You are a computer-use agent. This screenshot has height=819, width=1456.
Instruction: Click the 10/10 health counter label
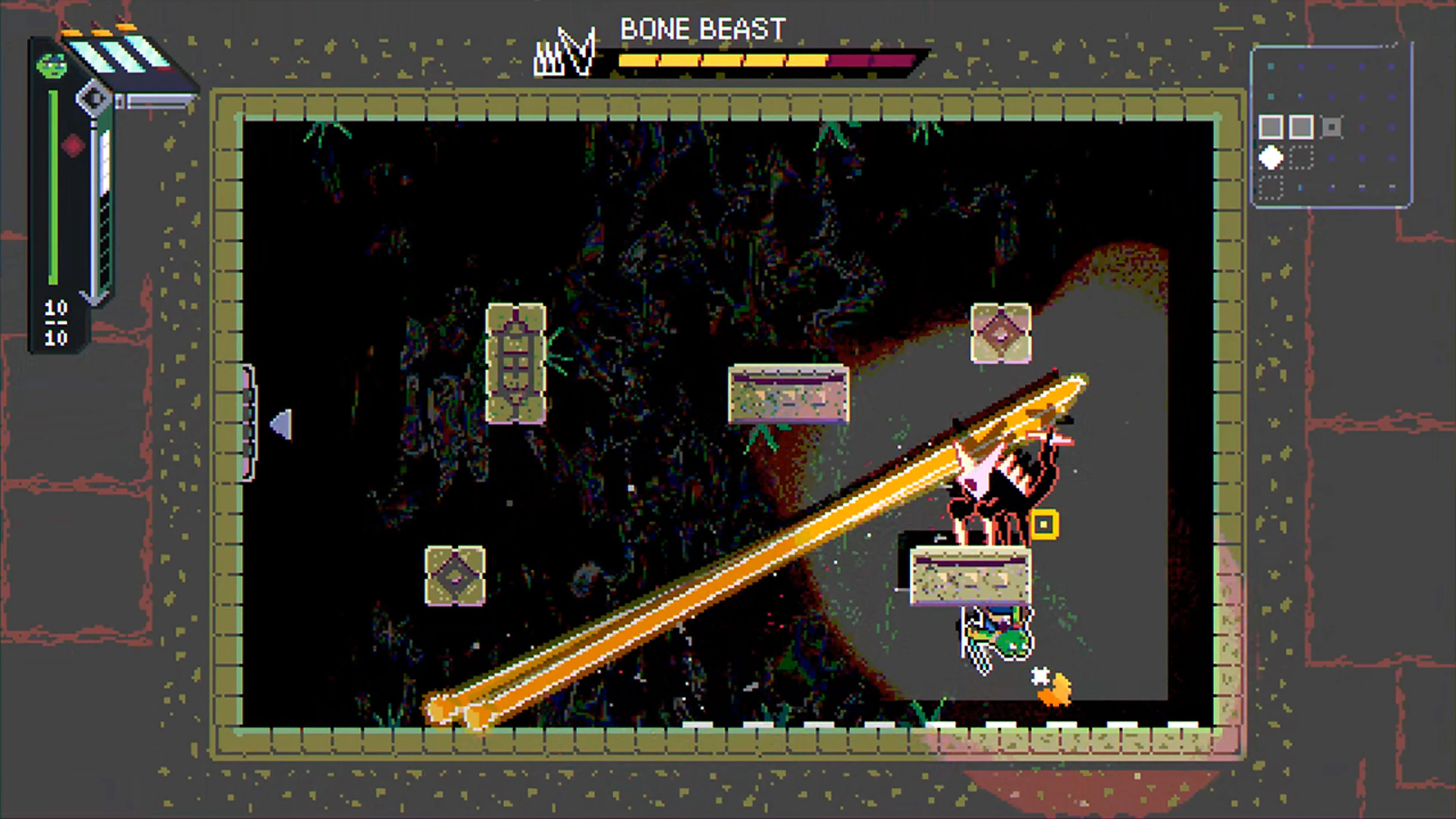(56, 322)
